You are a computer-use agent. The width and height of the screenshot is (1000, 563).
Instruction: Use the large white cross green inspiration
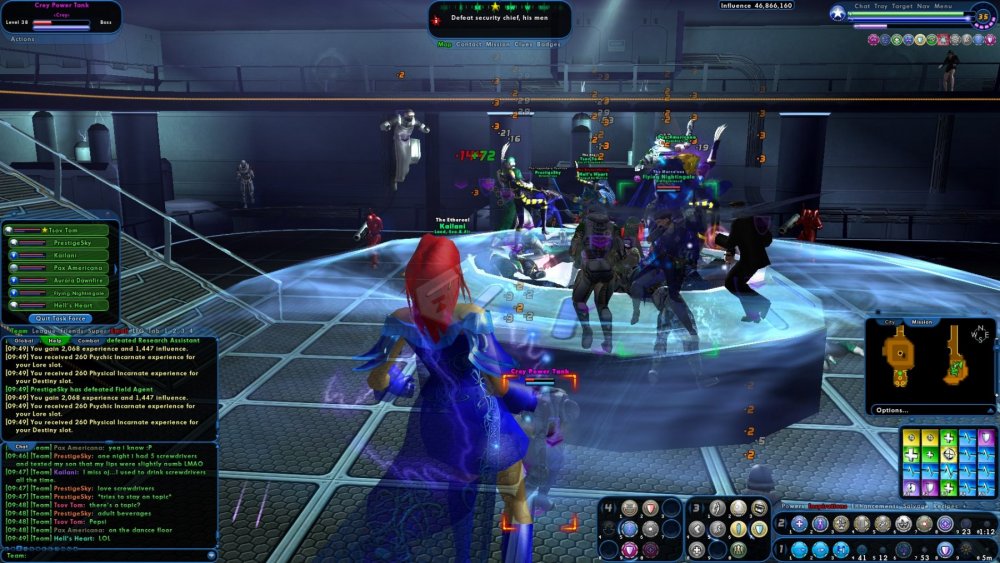pyautogui.click(x=911, y=454)
